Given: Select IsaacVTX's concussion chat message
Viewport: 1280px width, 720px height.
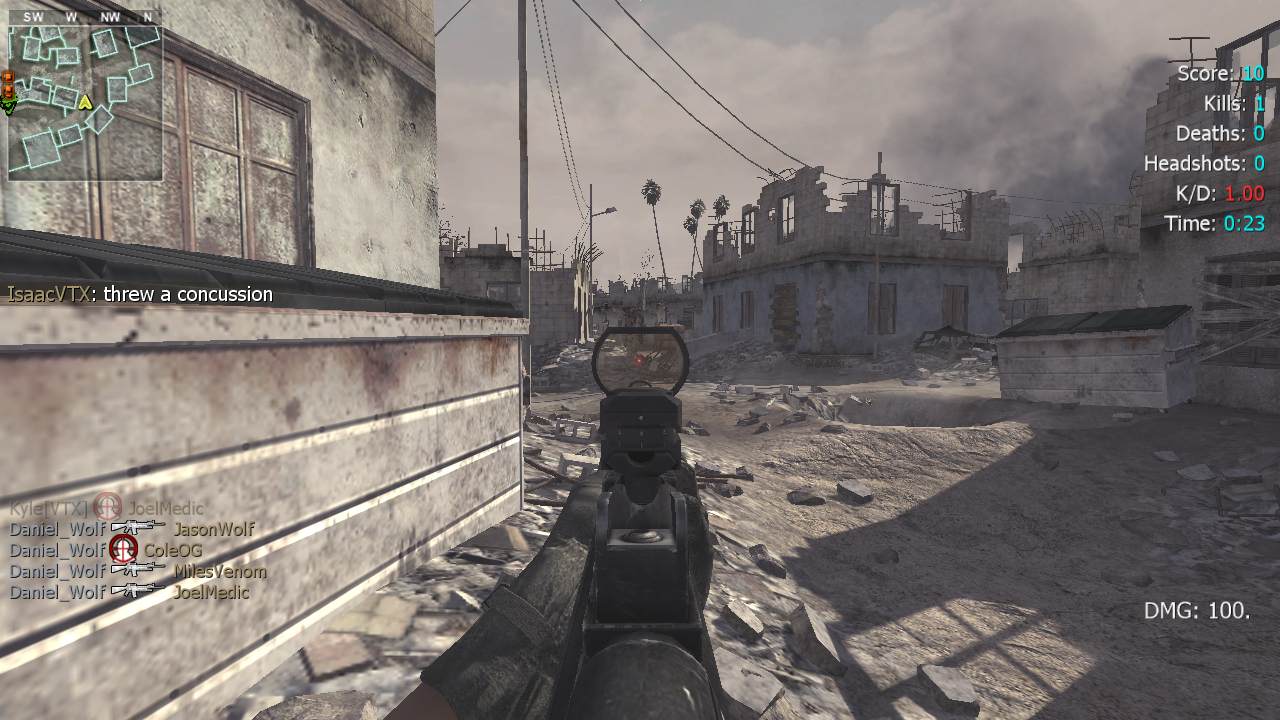Looking at the screenshot, I should (140, 294).
